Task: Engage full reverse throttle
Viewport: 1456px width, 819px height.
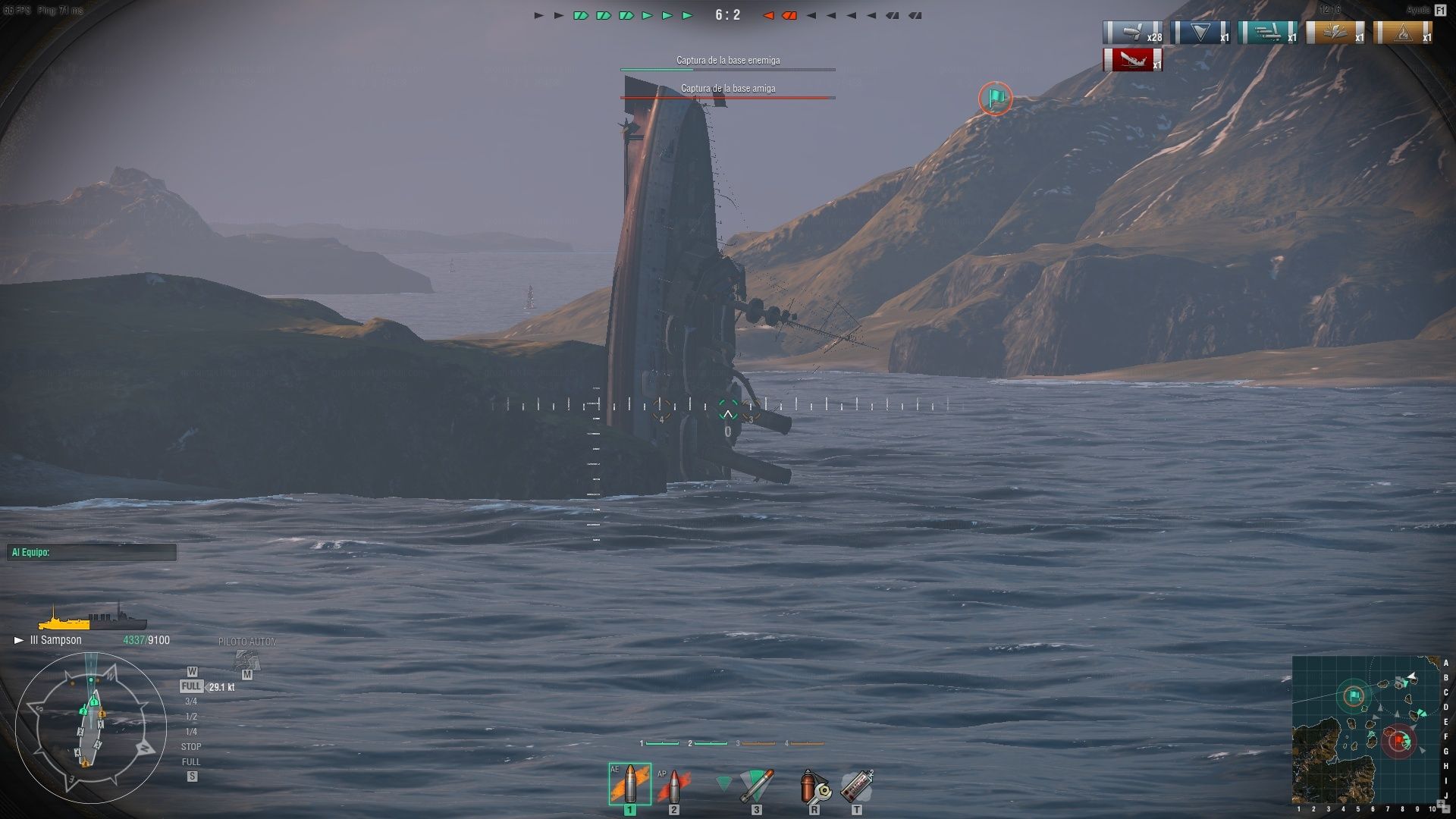Action: point(192,759)
